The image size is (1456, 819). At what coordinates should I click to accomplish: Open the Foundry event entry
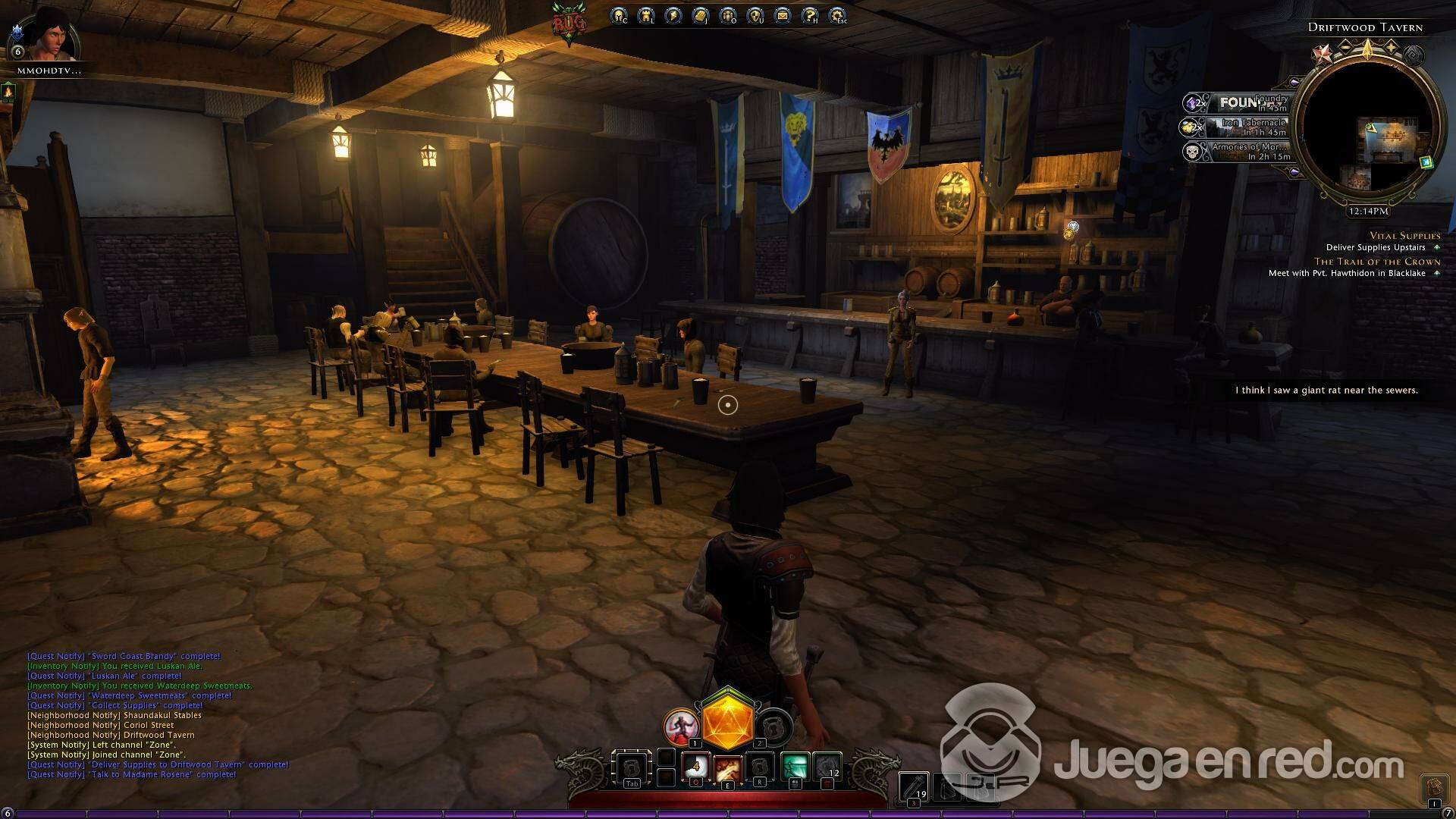tap(1238, 102)
